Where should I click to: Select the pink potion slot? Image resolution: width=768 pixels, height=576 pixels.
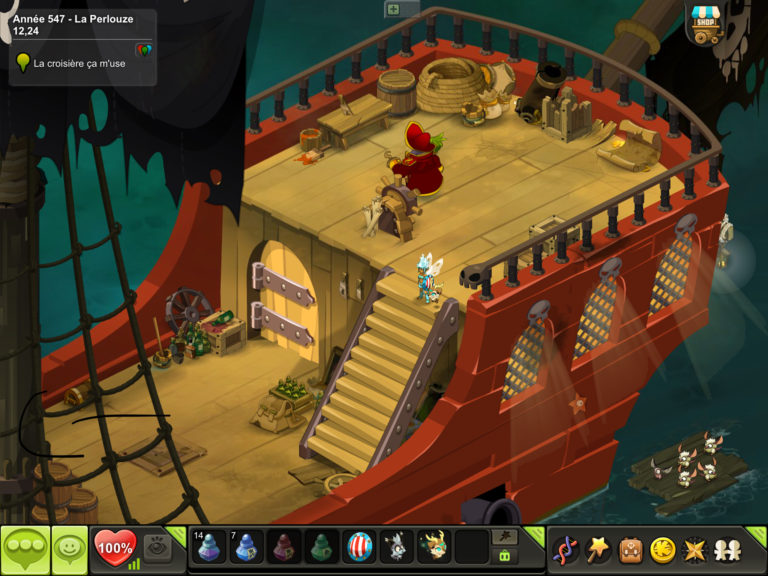pos(285,547)
